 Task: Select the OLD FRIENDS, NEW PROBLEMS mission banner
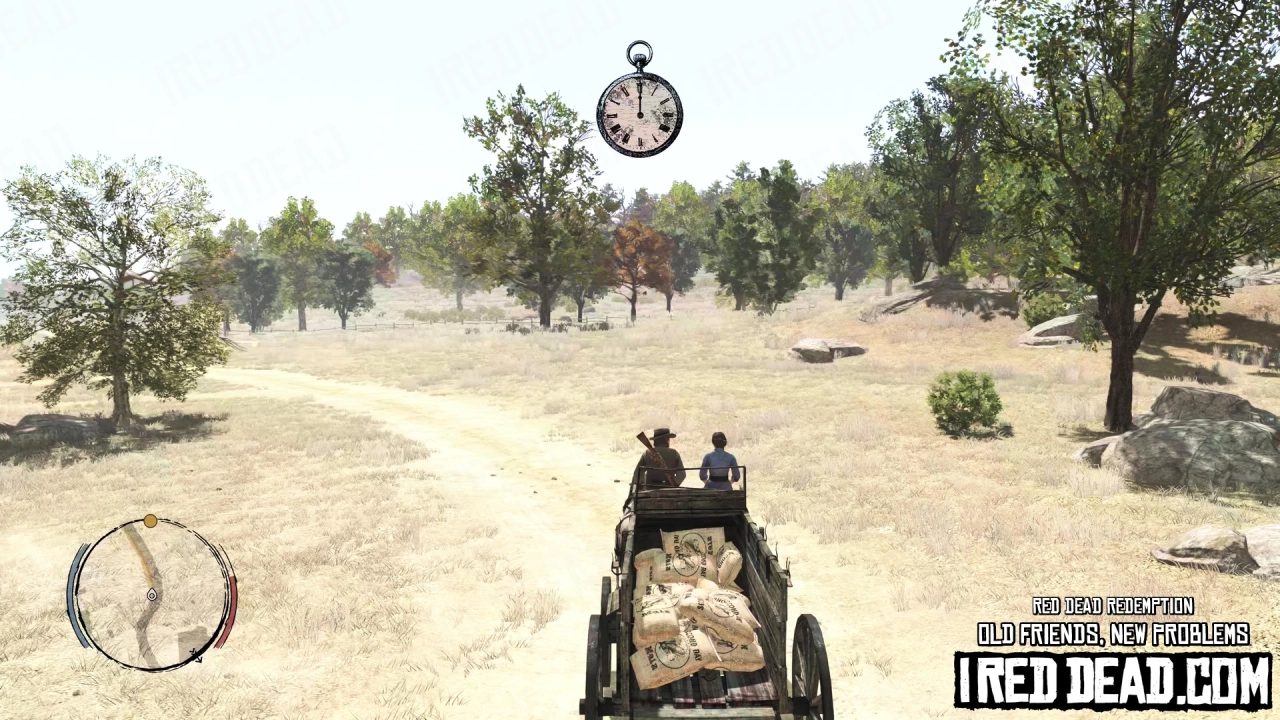click(x=1112, y=632)
